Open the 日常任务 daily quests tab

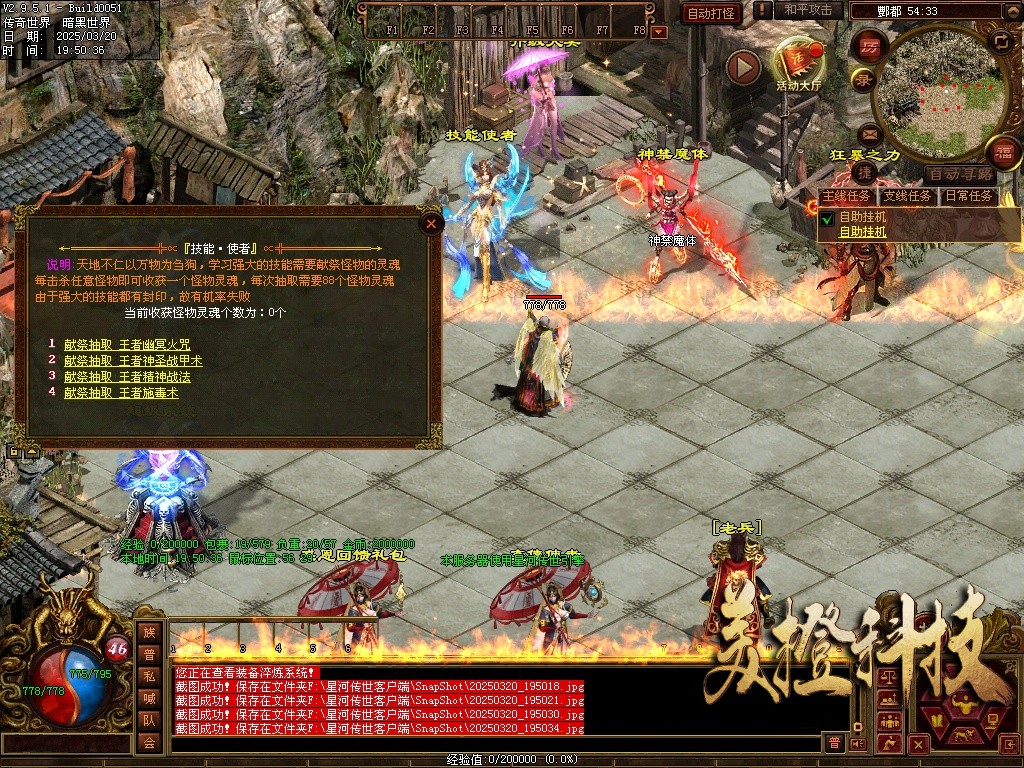(x=968, y=196)
